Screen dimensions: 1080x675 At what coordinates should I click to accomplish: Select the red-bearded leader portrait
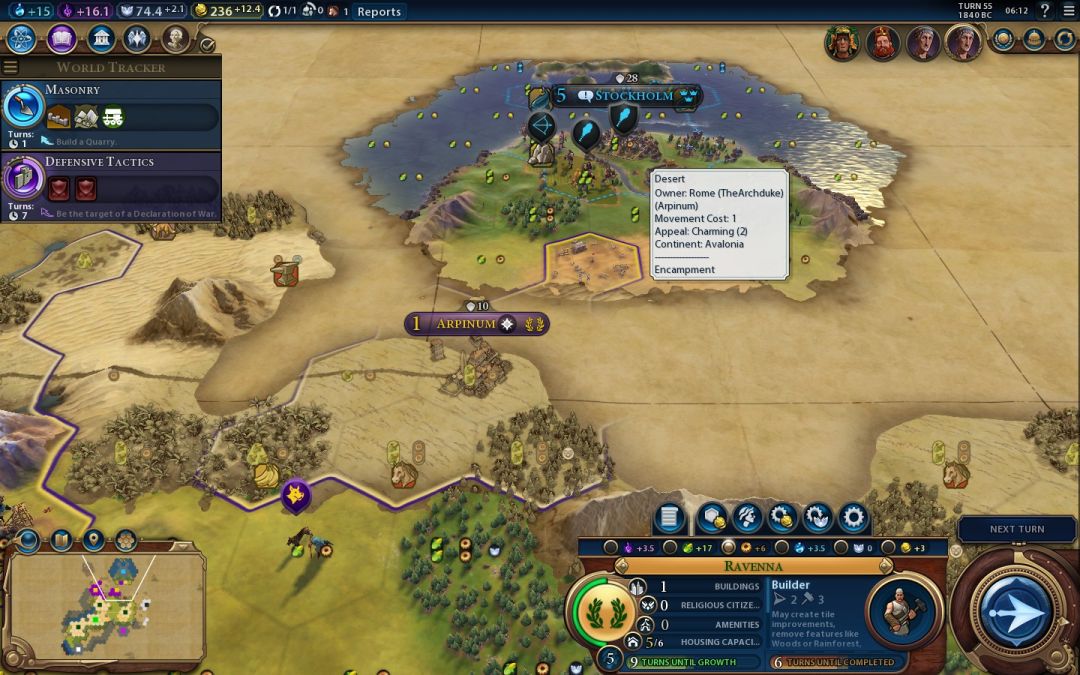tap(881, 42)
